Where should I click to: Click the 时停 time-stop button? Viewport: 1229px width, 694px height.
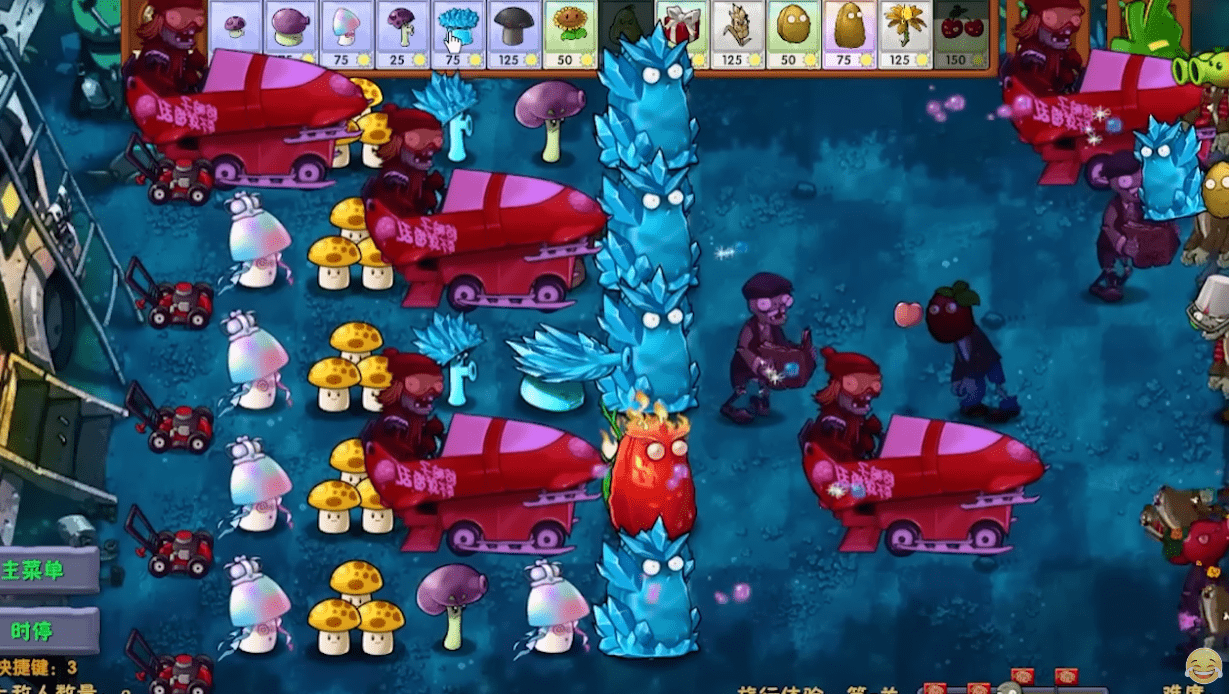(47, 630)
